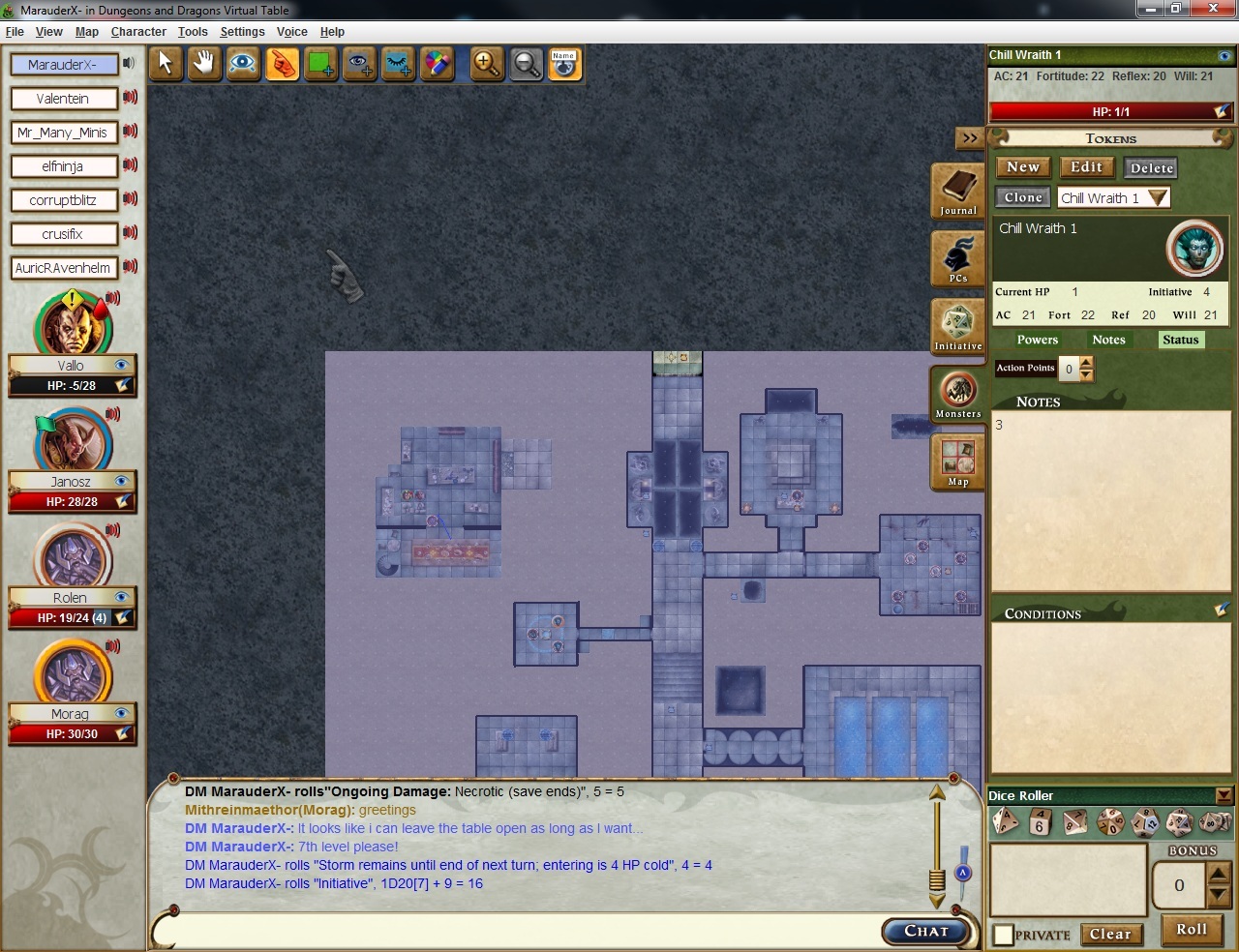The height and width of the screenshot is (952, 1239).
Task: Open the Monsters panel
Action: point(957,394)
